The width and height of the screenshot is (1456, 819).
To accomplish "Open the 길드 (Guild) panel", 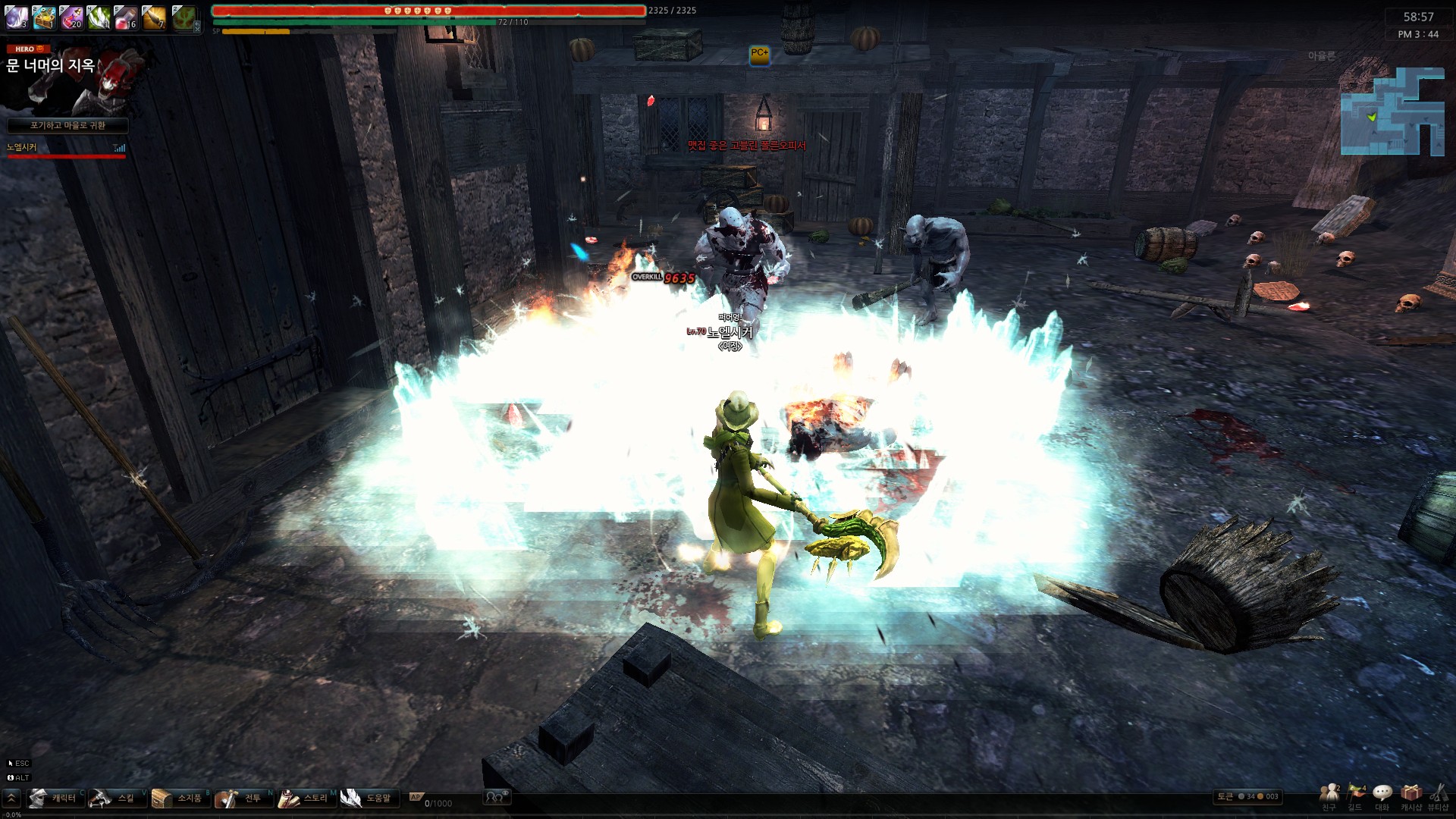I will (1355, 796).
